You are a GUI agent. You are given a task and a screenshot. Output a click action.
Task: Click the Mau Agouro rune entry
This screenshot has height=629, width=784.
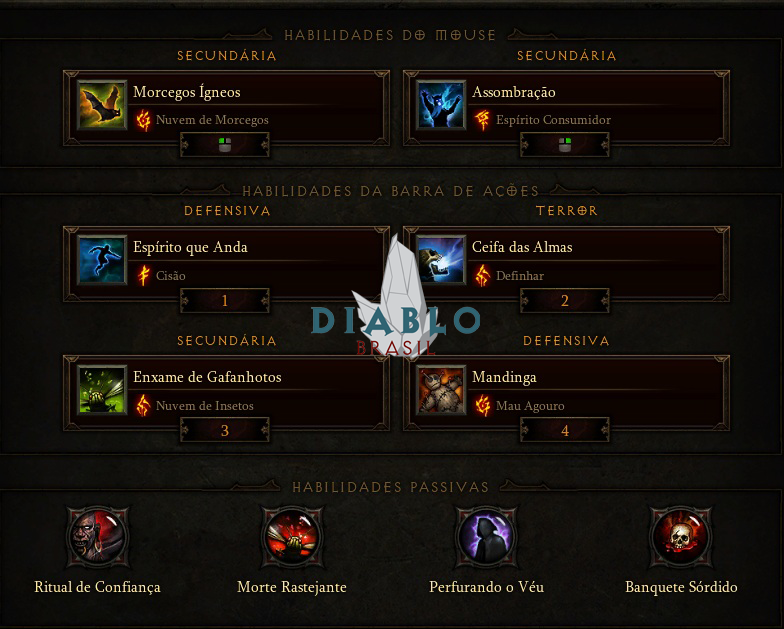[x=530, y=406]
